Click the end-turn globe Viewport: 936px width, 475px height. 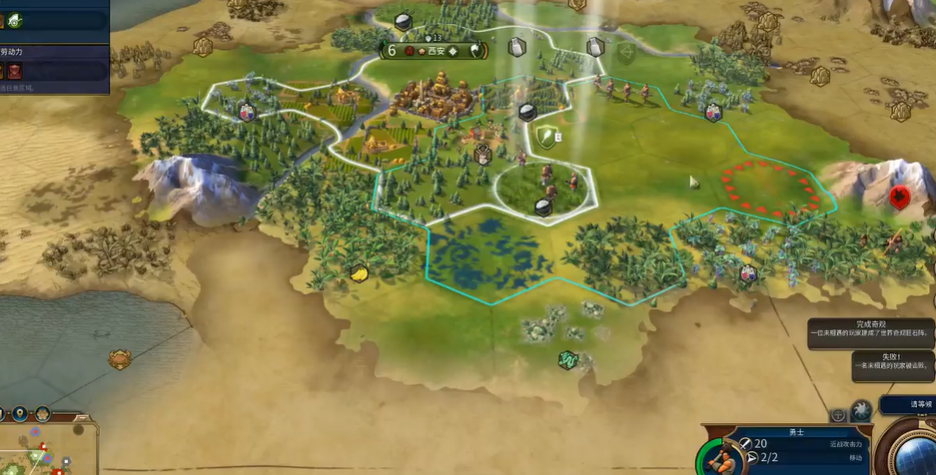913,452
